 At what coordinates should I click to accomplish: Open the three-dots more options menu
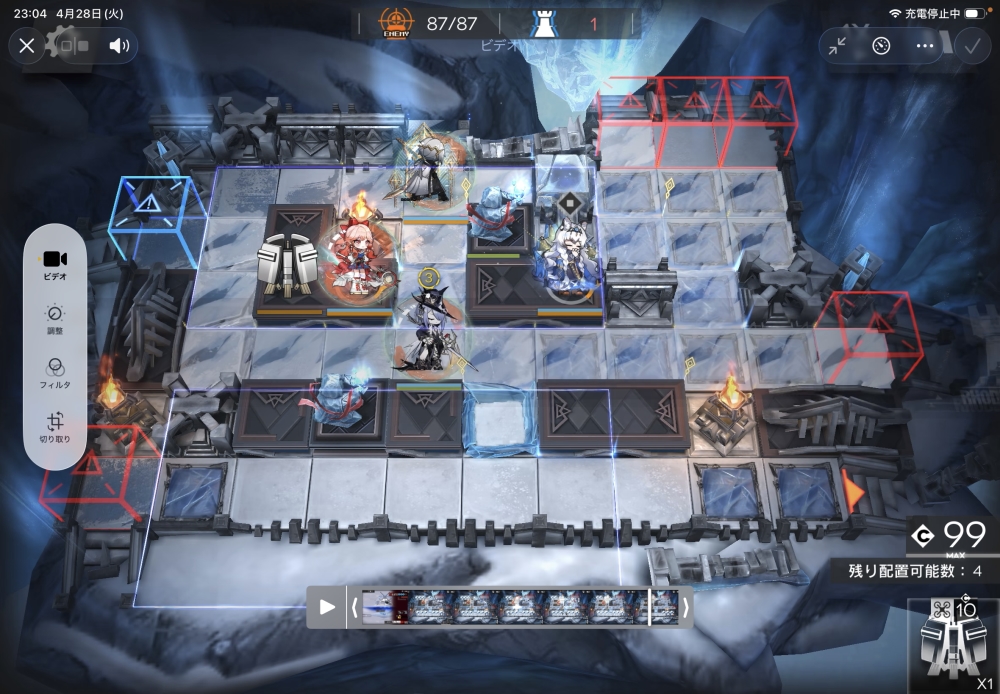924,45
